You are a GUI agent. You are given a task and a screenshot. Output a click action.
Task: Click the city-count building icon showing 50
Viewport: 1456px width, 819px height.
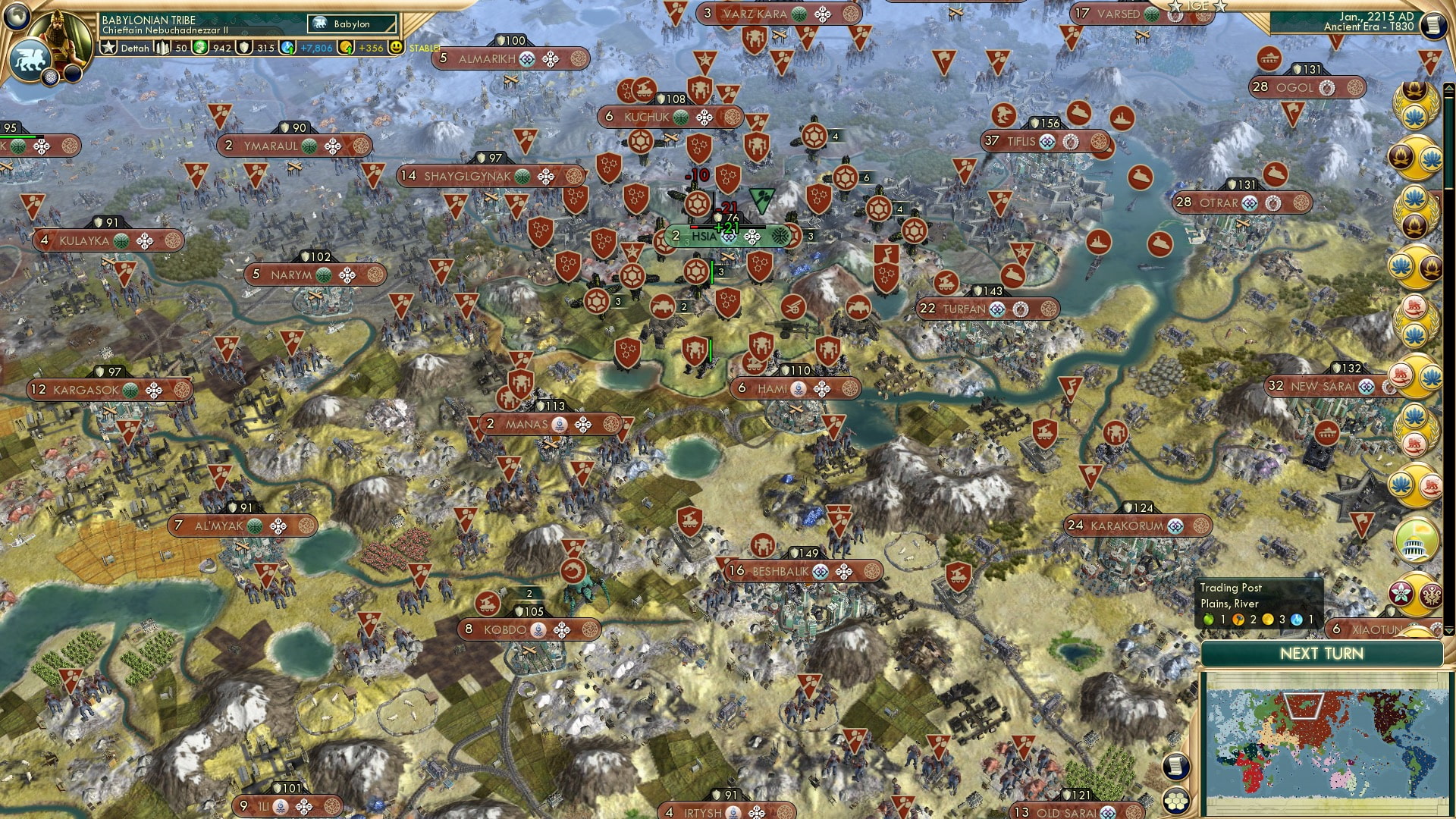(x=162, y=46)
